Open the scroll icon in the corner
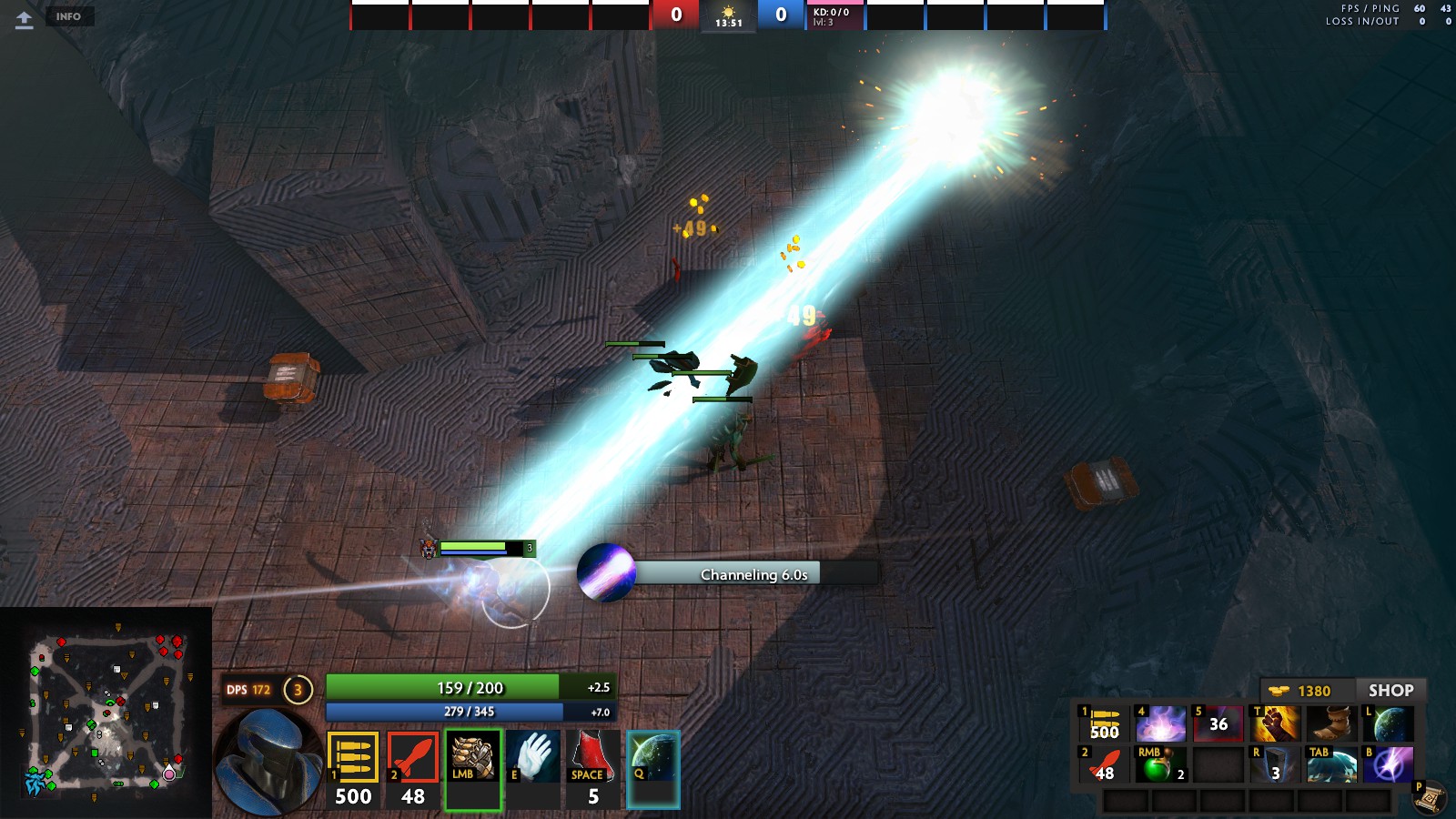The height and width of the screenshot is (819, 1456). click(x=1430, y=797)
